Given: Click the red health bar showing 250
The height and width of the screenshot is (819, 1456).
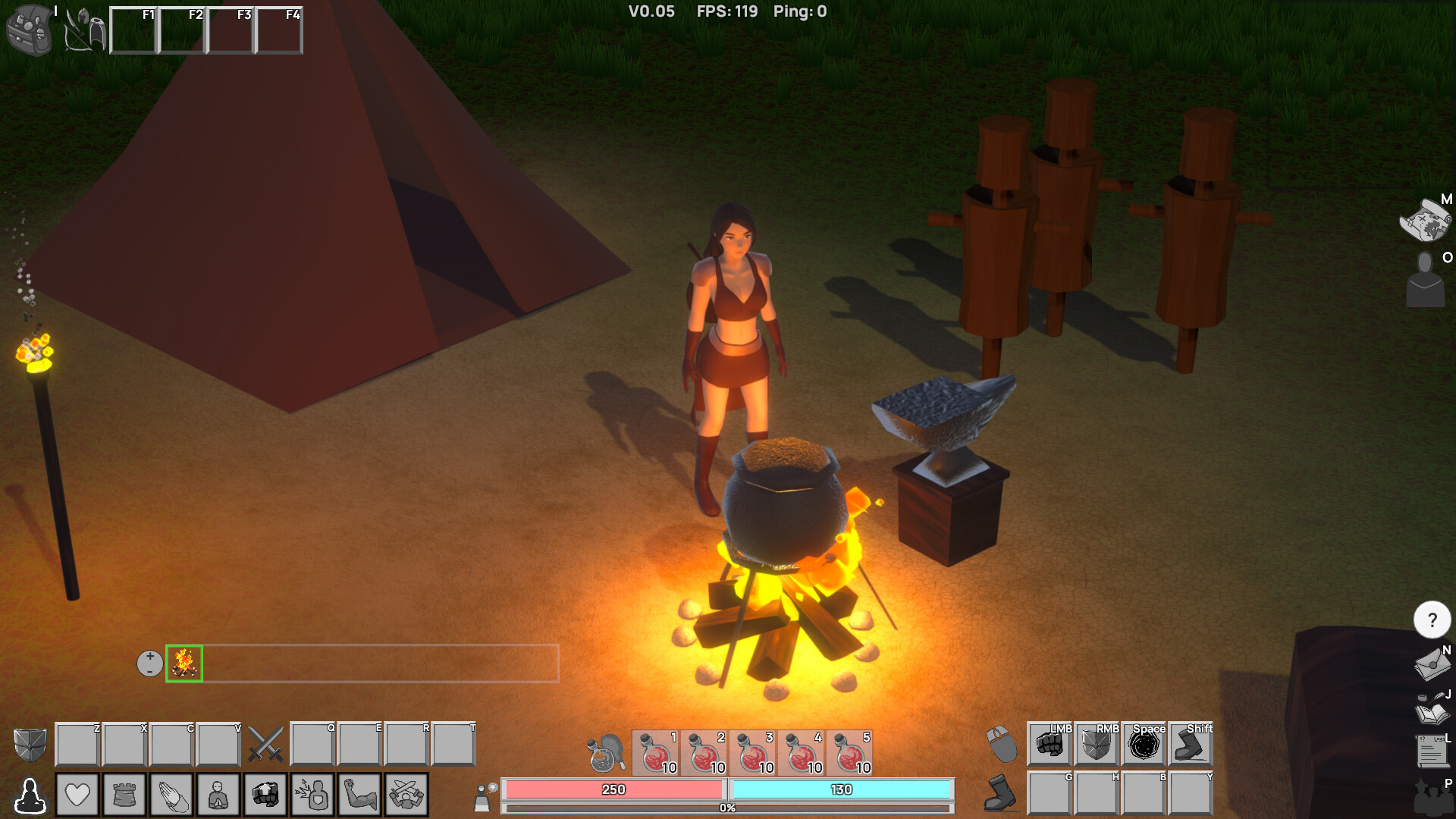Looking at the screenshot, I should point(613,789).
